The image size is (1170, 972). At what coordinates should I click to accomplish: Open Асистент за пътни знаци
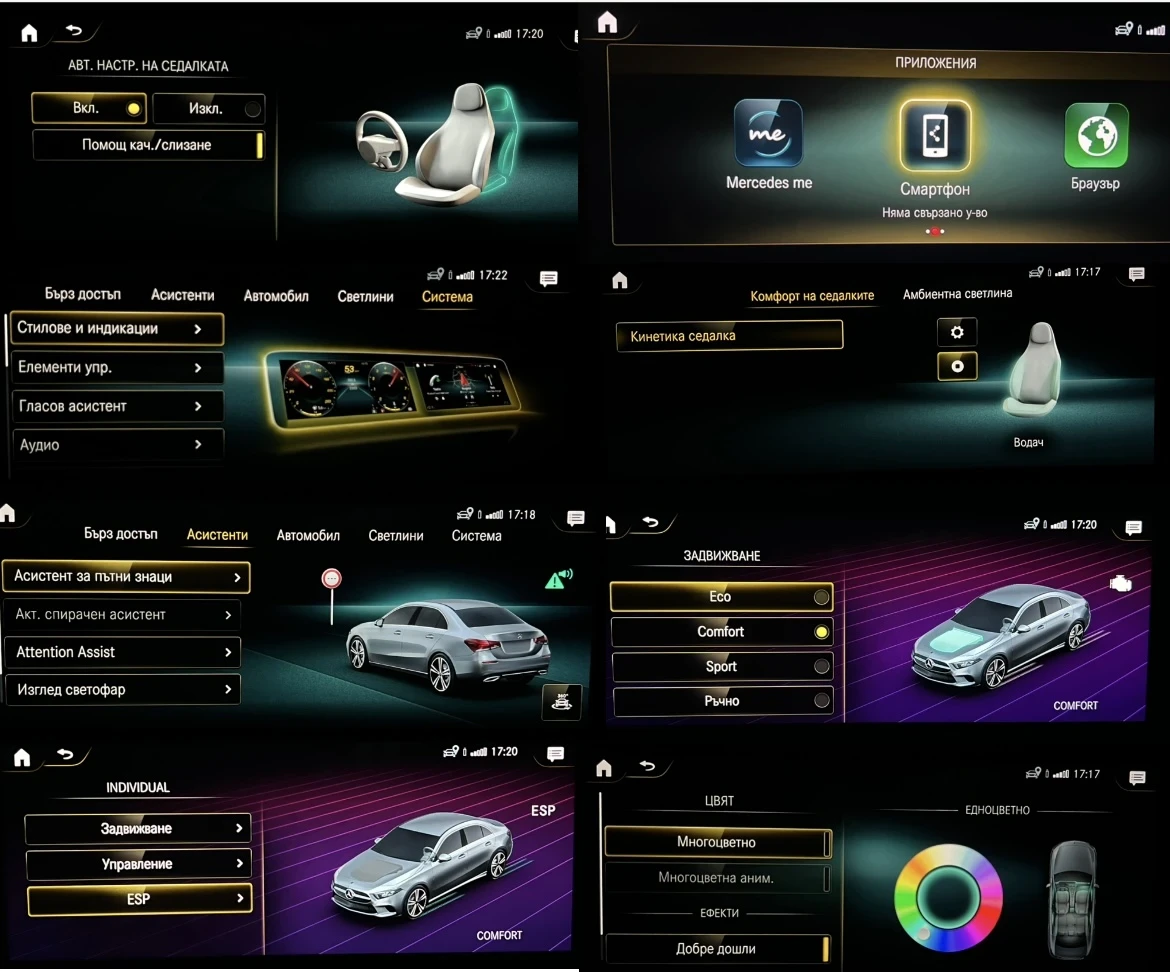point(126,577)
